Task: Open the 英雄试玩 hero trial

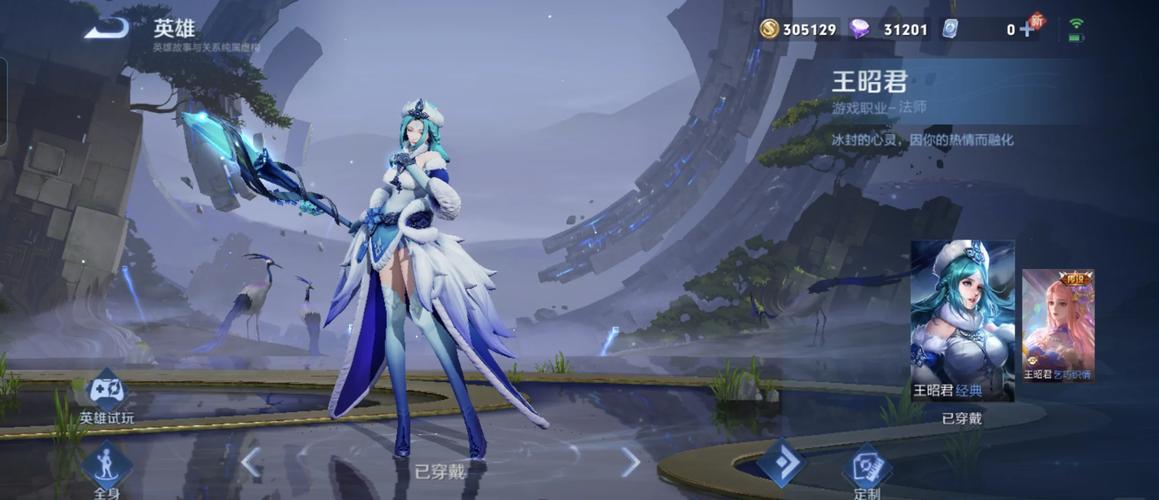Action: tap(106, 392)
